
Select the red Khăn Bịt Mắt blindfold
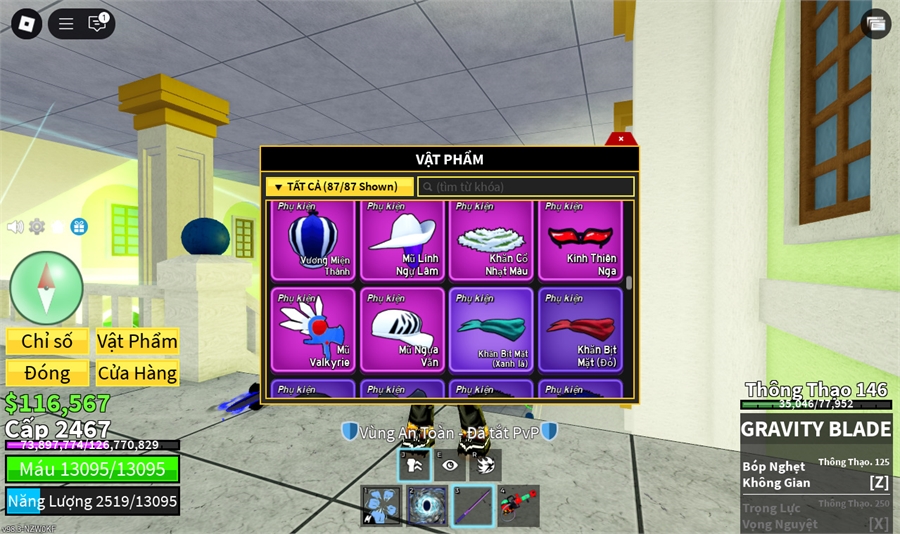click(580, 330)
